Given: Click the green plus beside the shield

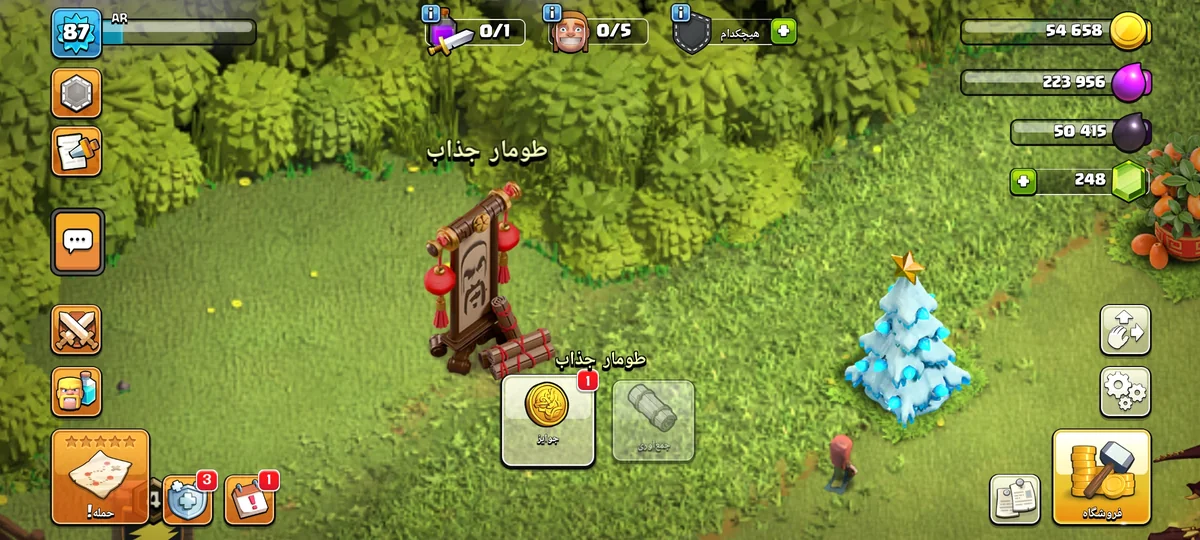Looking at the screenshot, I should pos(783,32).
